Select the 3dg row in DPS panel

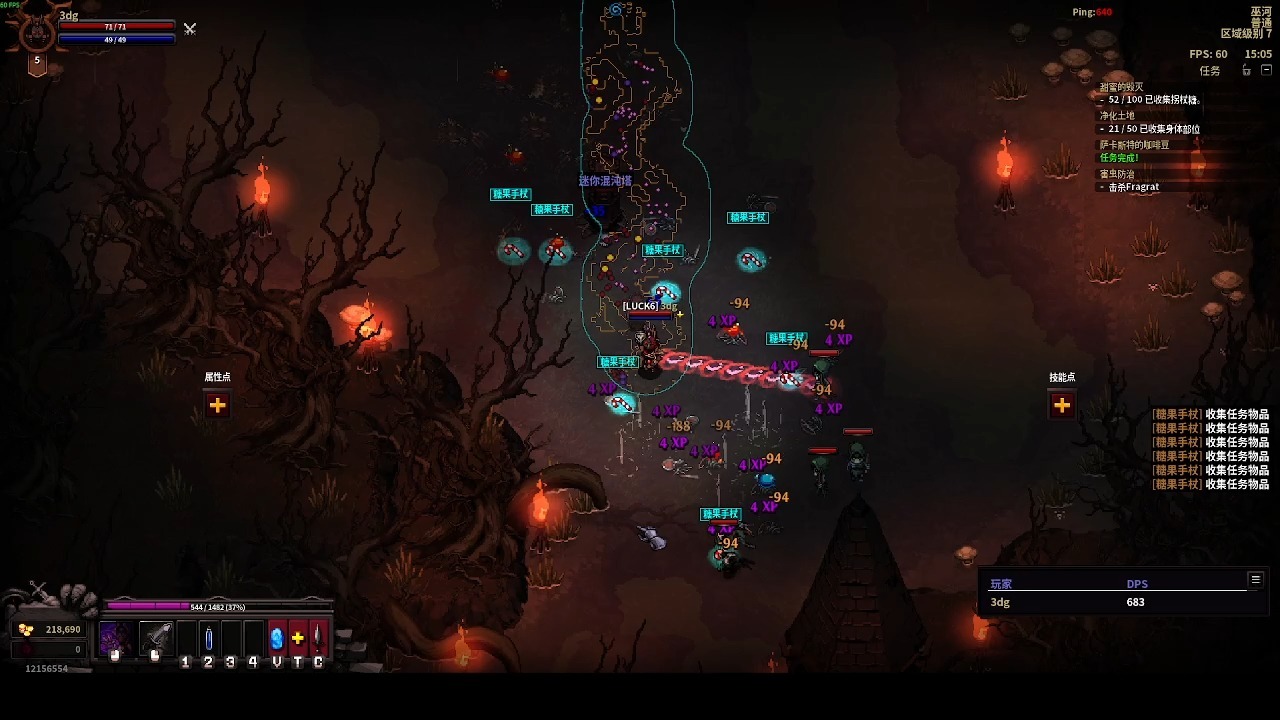pos(1066,602)
